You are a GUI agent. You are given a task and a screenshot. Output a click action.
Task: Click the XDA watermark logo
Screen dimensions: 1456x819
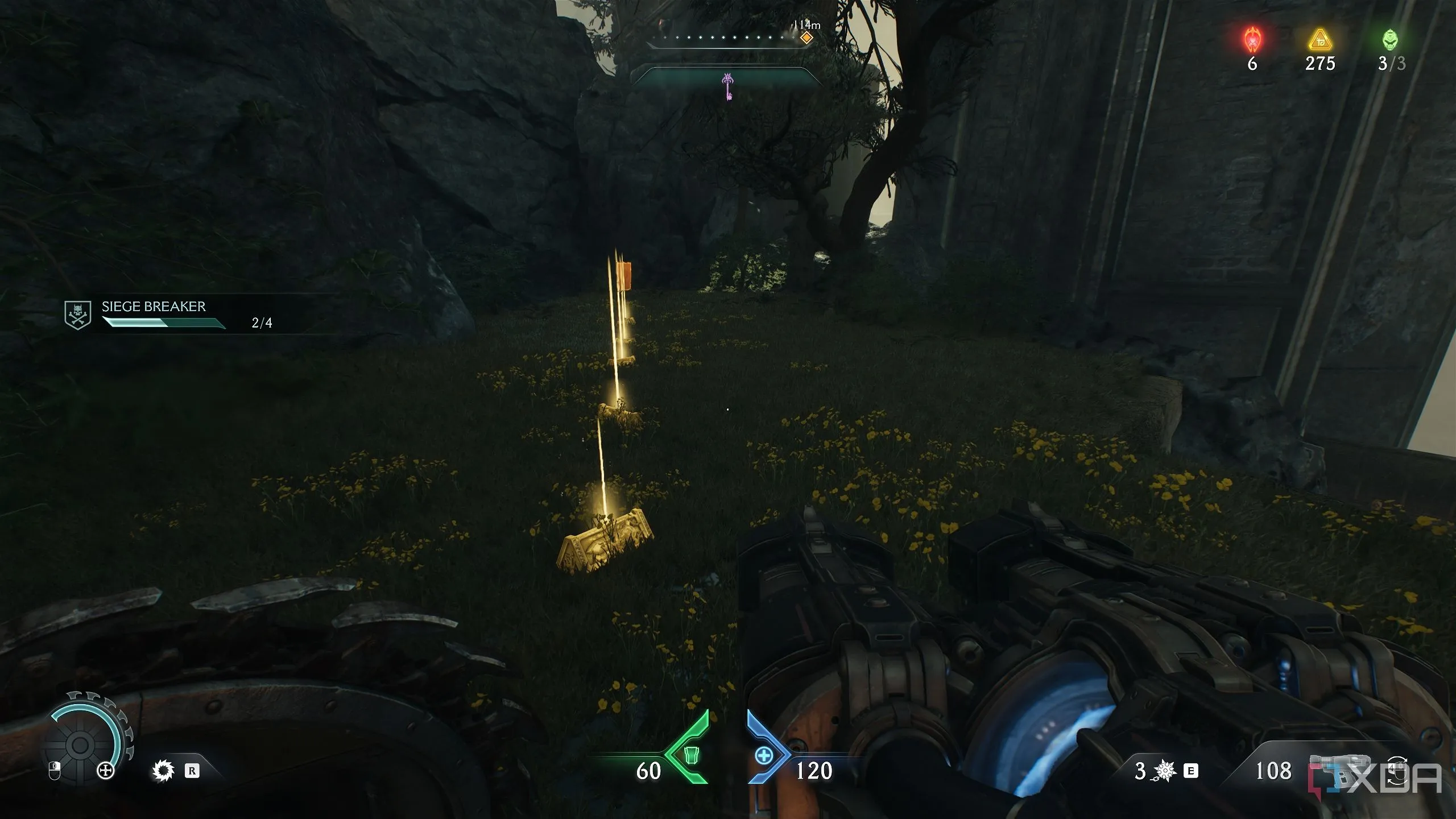[1376, 777]
